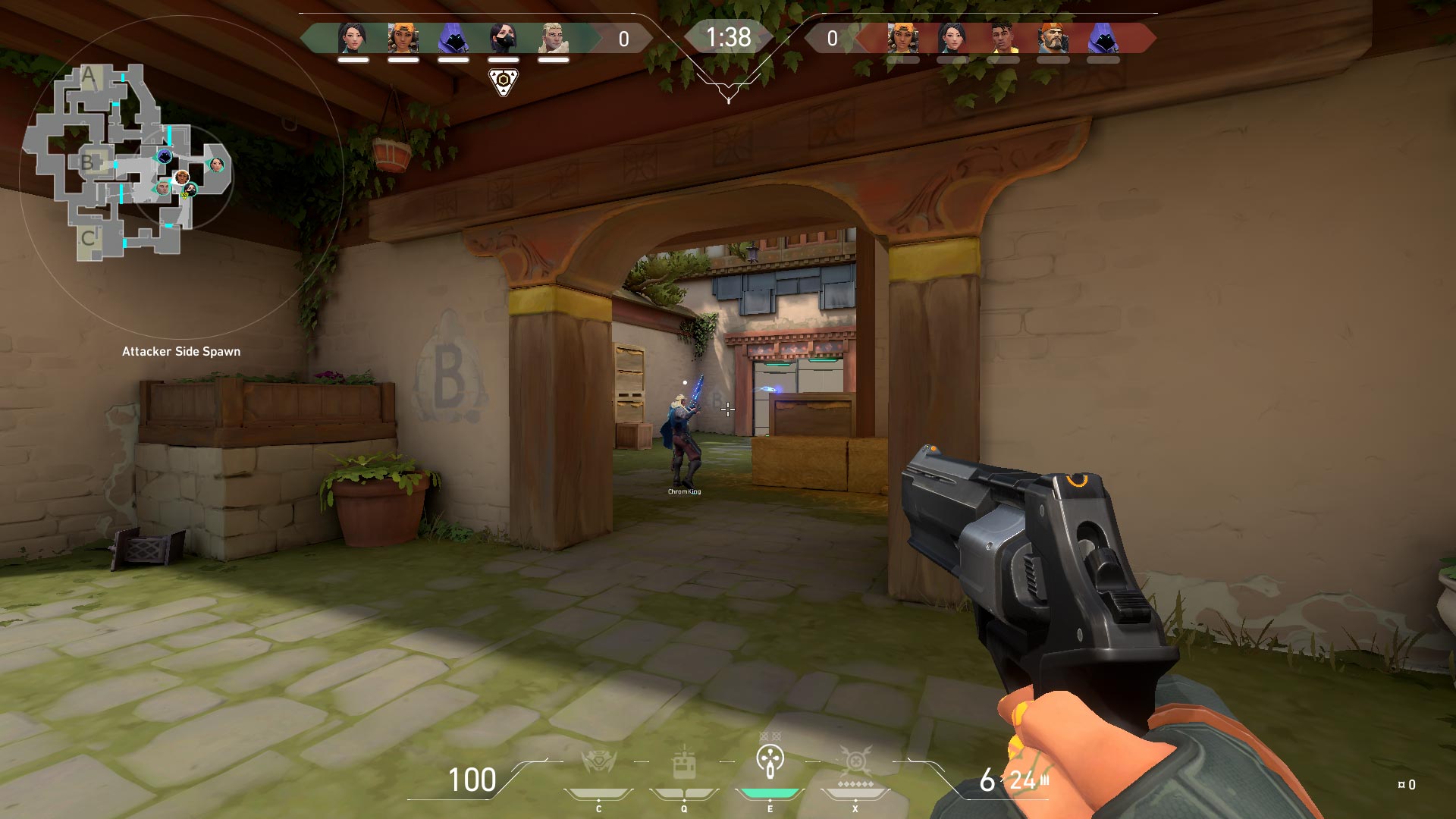Viewport: 1456px width, 819px height.
Task: Choose enemy Phoenix's portrait
Action: 1003,37
